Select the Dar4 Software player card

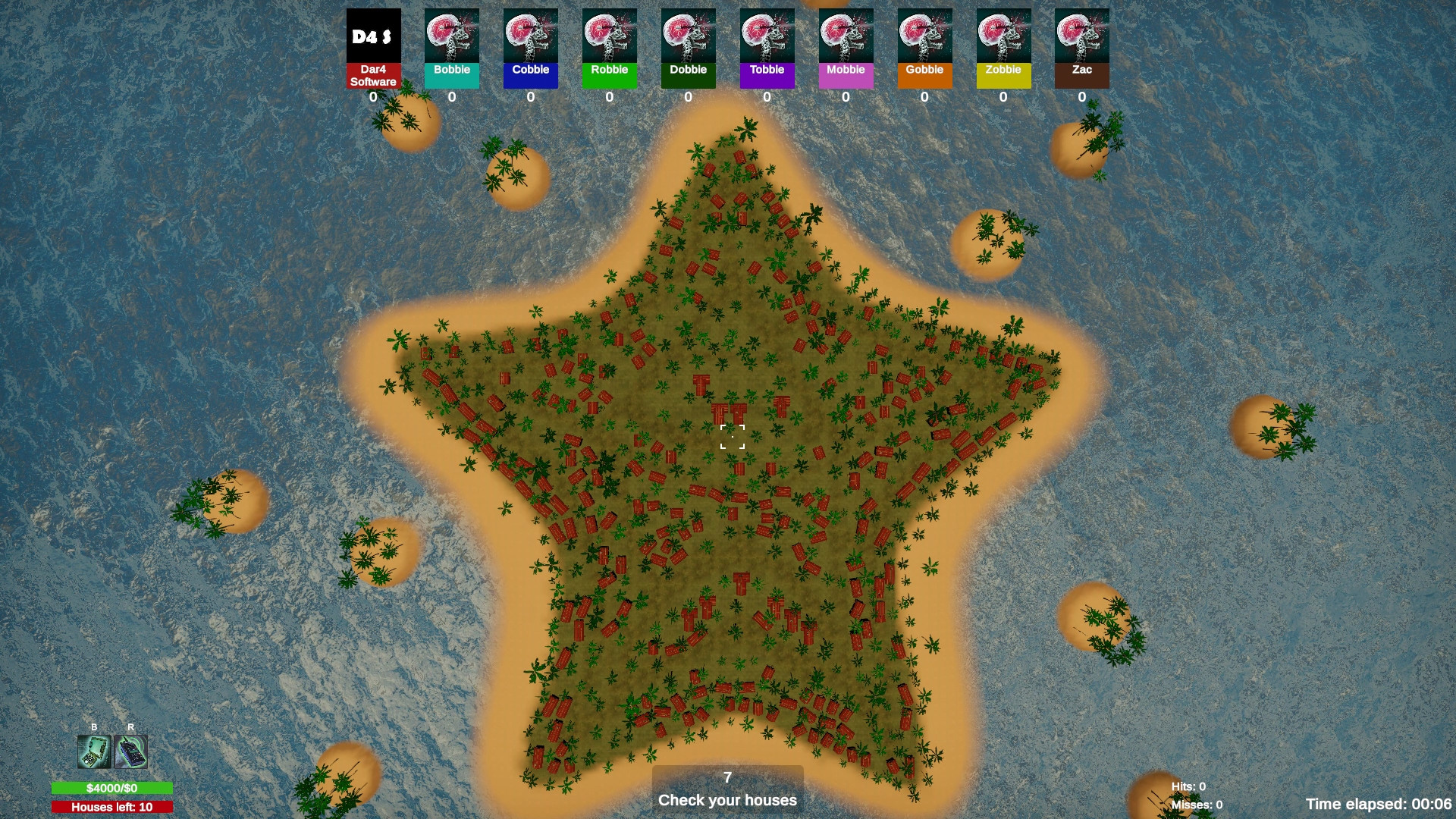373,49
